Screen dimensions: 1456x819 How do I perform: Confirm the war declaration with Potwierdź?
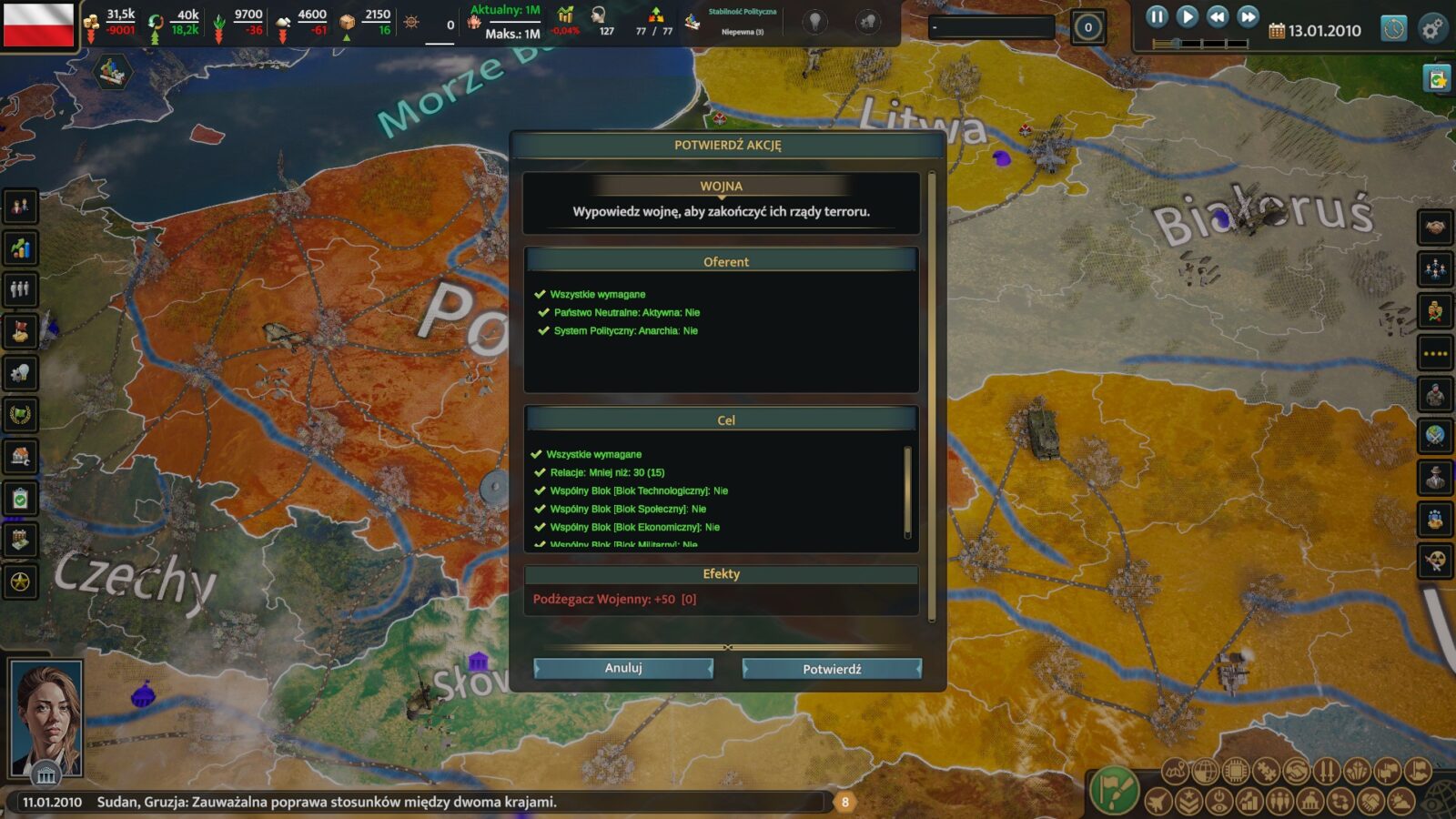(x=832, y=669)
